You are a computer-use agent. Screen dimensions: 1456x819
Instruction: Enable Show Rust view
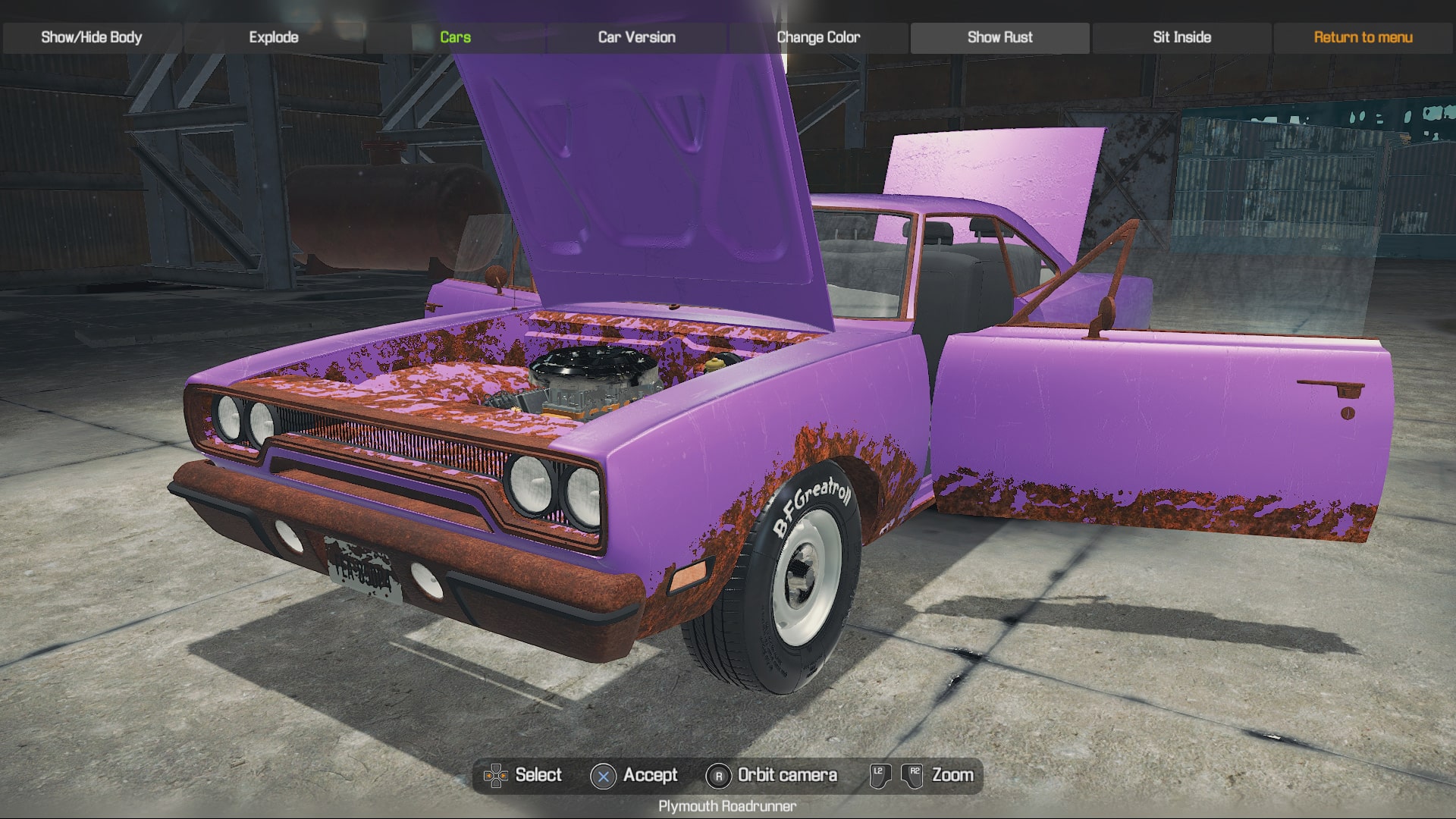click(1000, 36)
